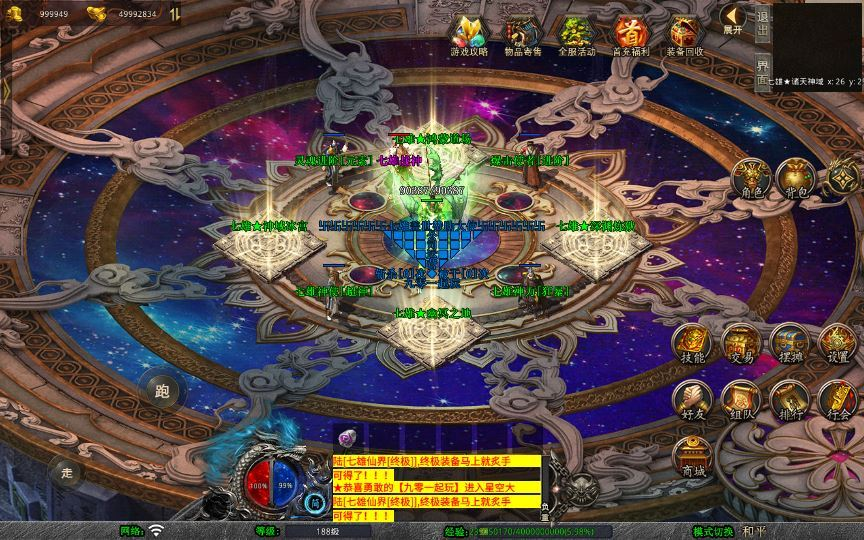Click the 展开 expand arrow
Screen dimensions: 864x540
[735, 18]
